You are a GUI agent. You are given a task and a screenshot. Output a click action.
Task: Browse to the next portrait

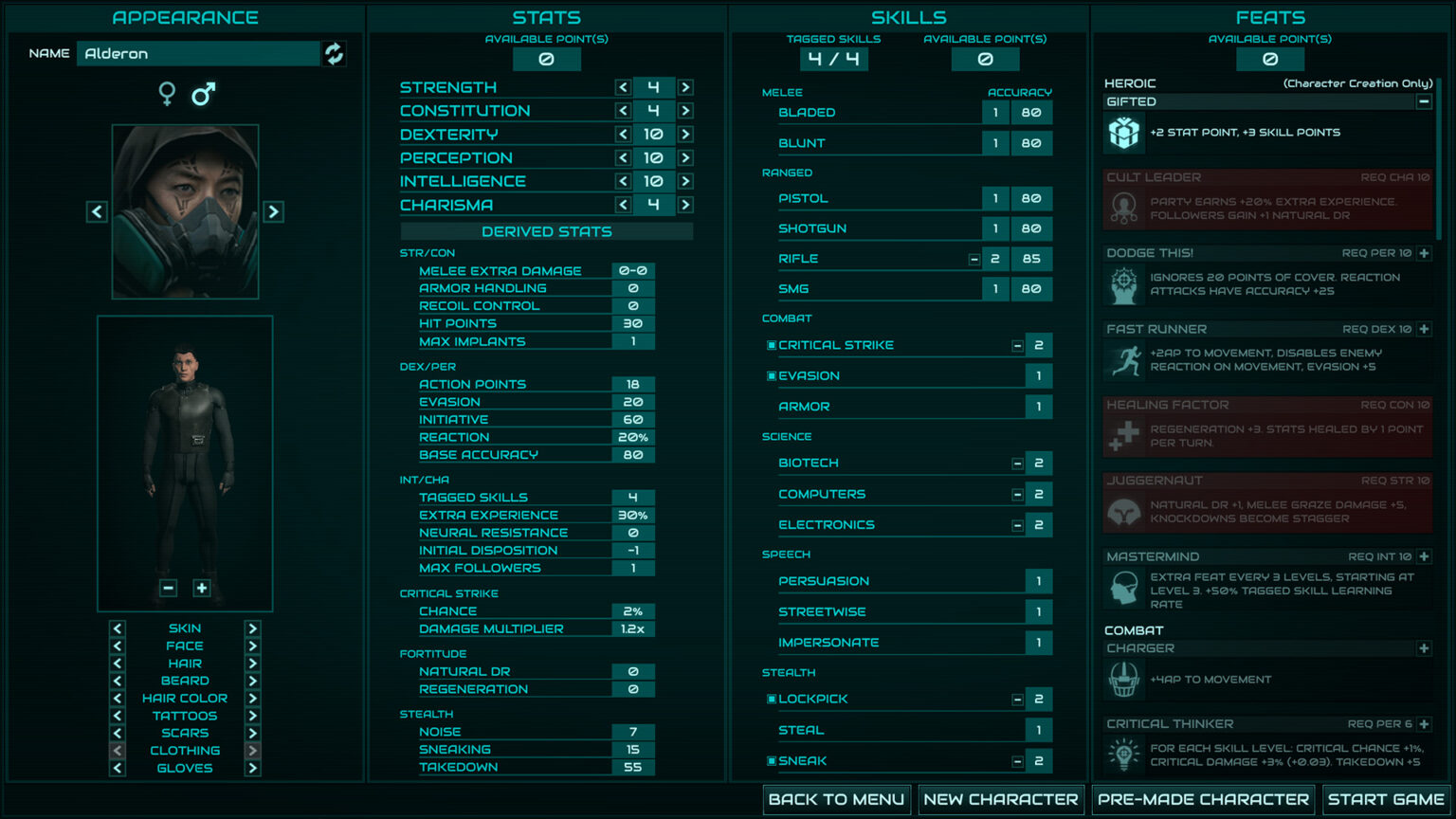tap(274, 210)
